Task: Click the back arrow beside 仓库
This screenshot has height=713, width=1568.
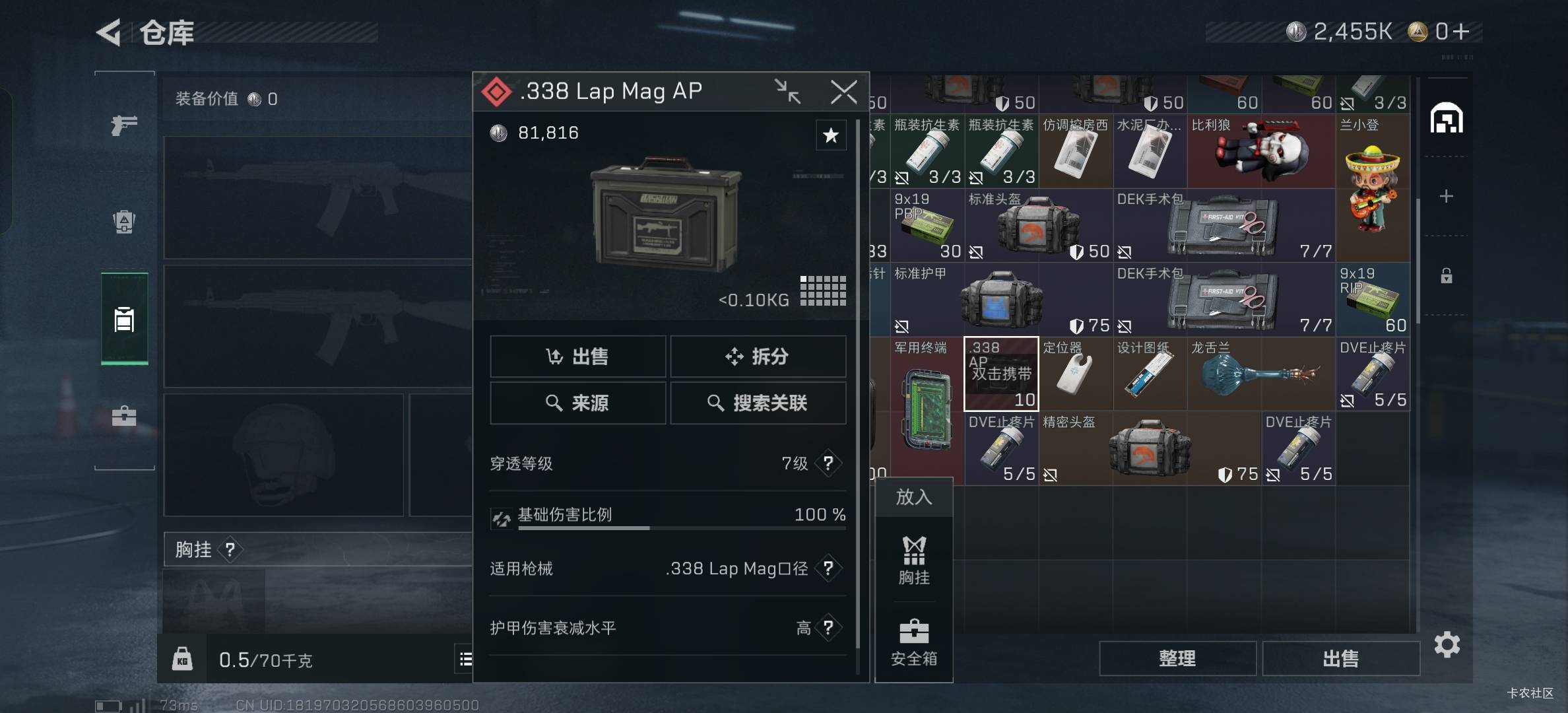Action: tap(108, 33)
